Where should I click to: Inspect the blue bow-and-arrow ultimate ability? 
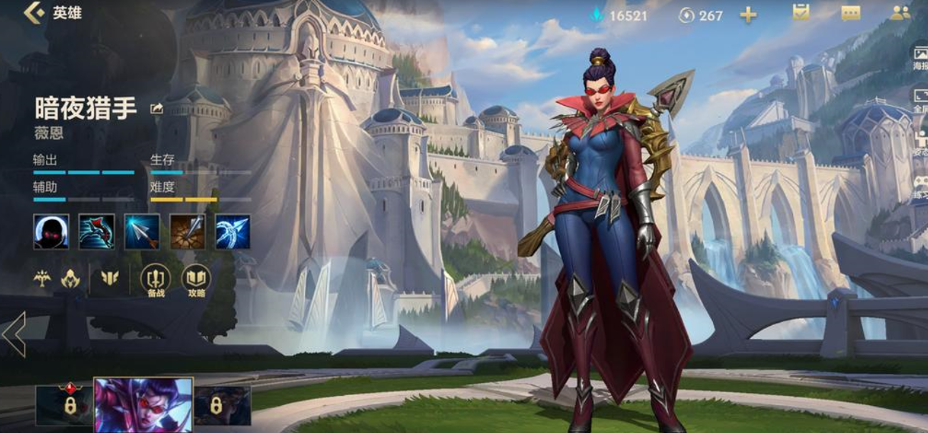tap(232, 231)
